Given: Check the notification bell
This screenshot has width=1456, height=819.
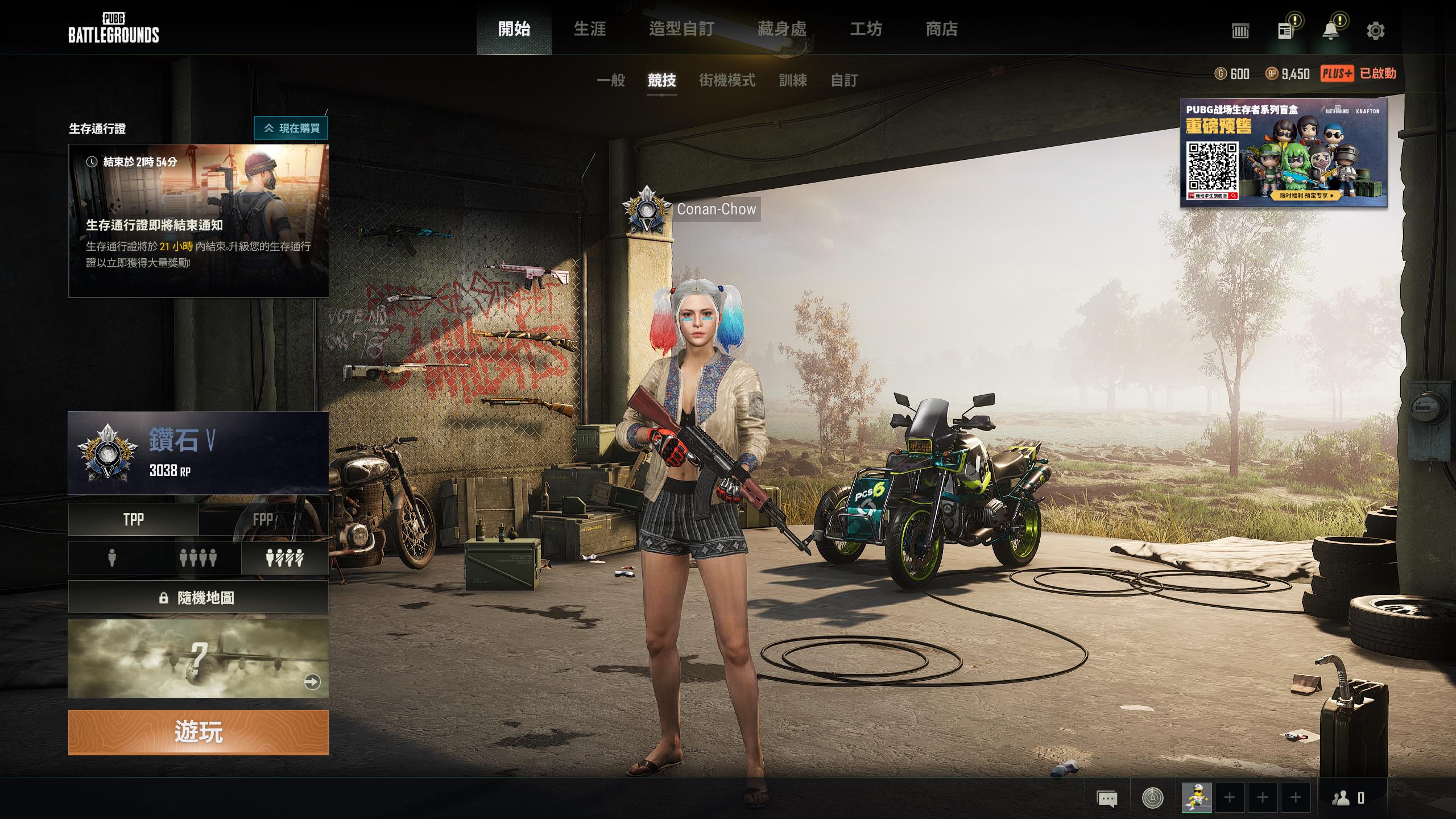Looking at the screenshot, I should 1330,31.
